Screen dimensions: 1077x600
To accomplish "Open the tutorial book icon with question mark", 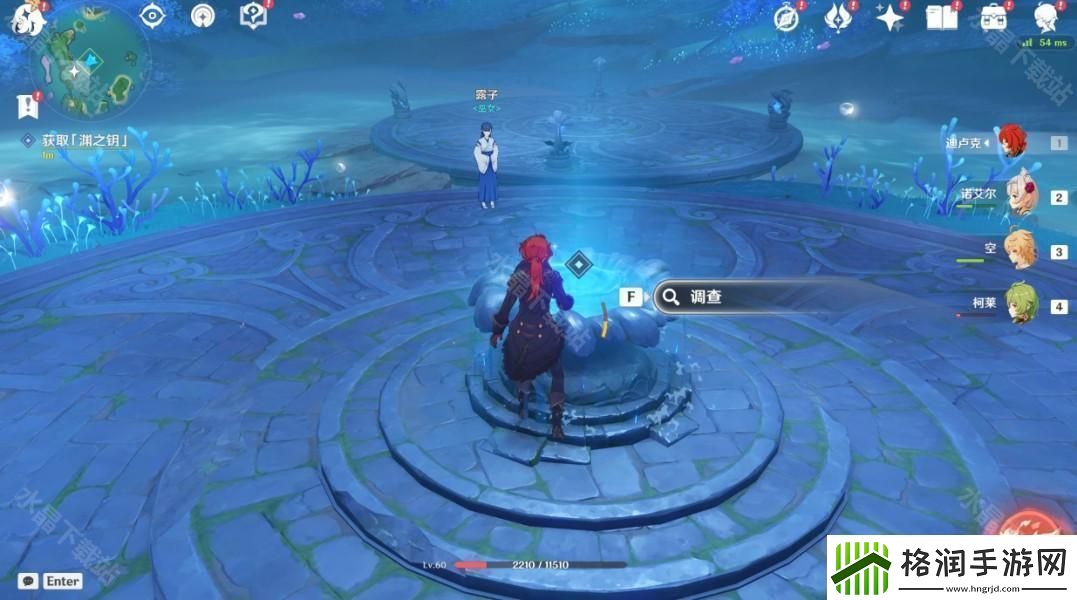I will [254, 15].
